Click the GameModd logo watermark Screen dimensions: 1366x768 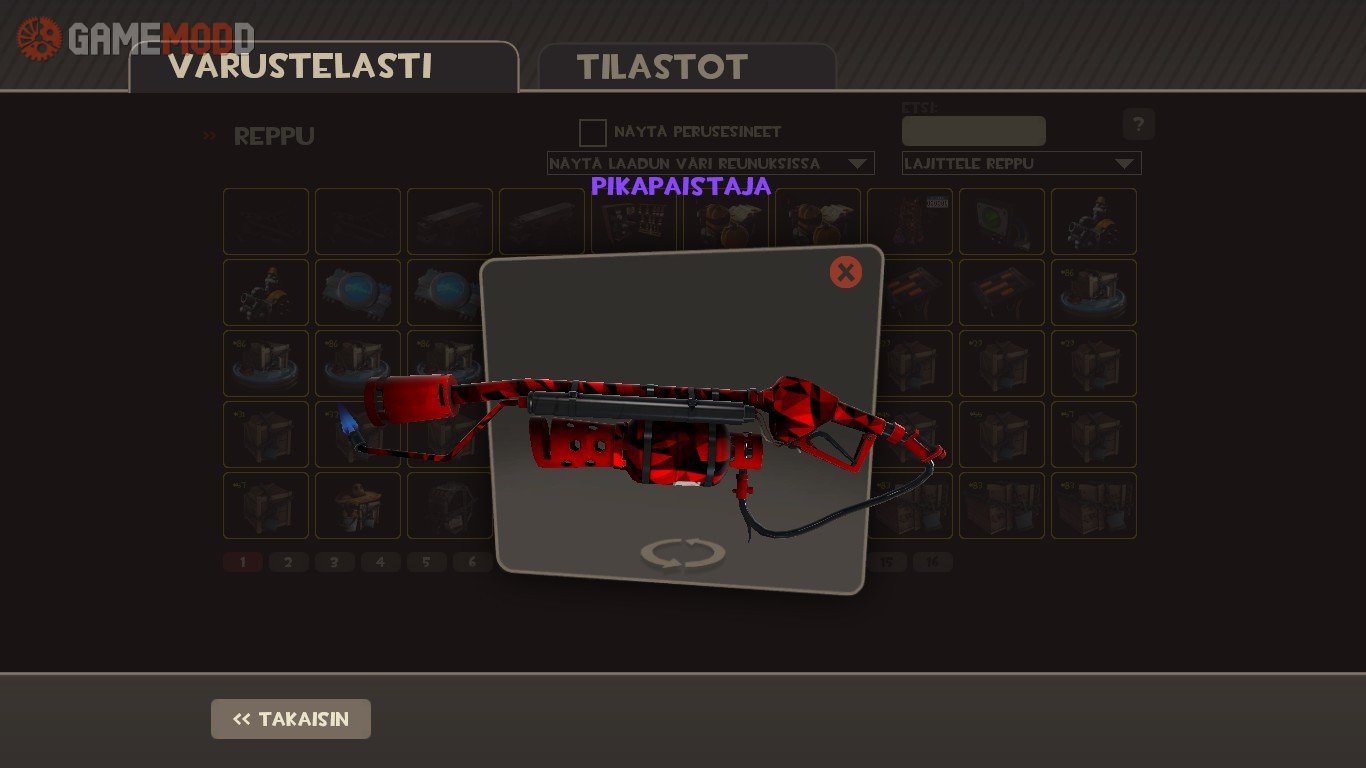[x=135, y=38]
